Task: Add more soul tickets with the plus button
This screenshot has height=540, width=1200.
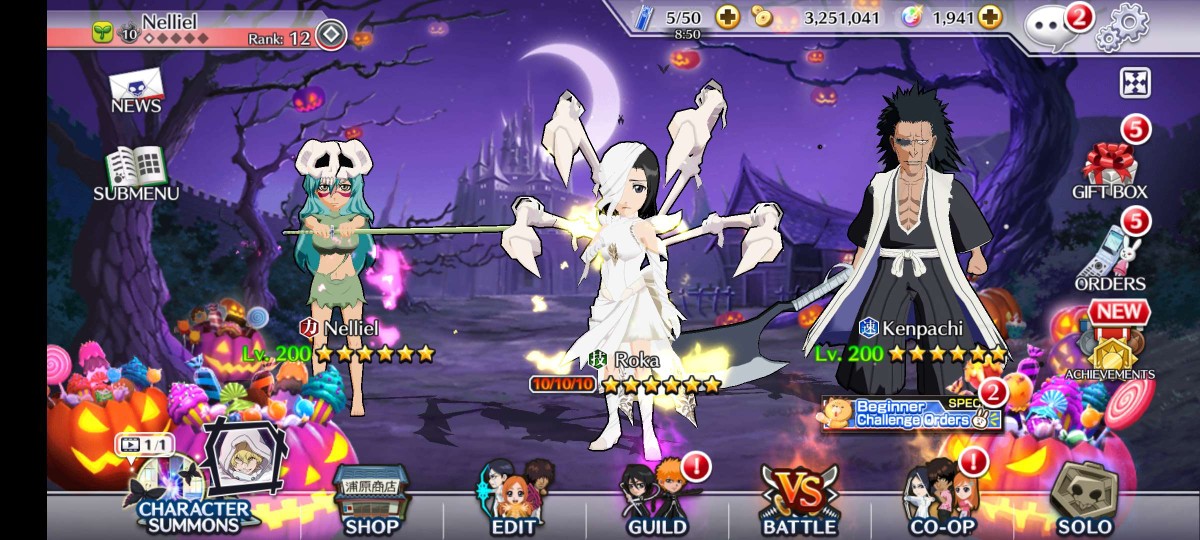Action: click(728, 17)
